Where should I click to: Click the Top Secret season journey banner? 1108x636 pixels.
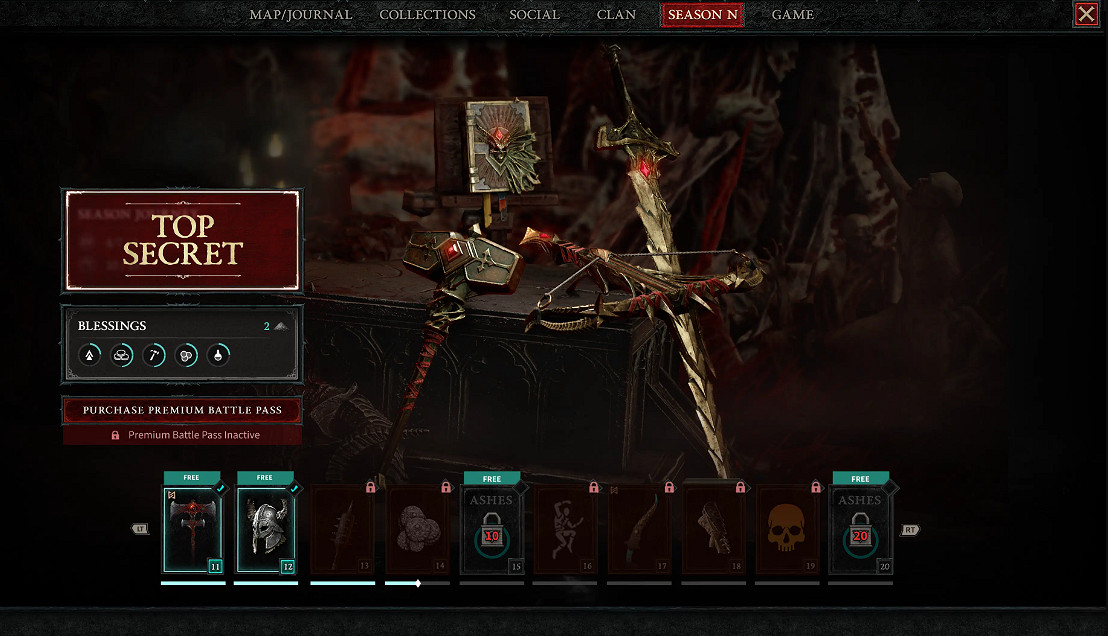click(x=182, y=240)
